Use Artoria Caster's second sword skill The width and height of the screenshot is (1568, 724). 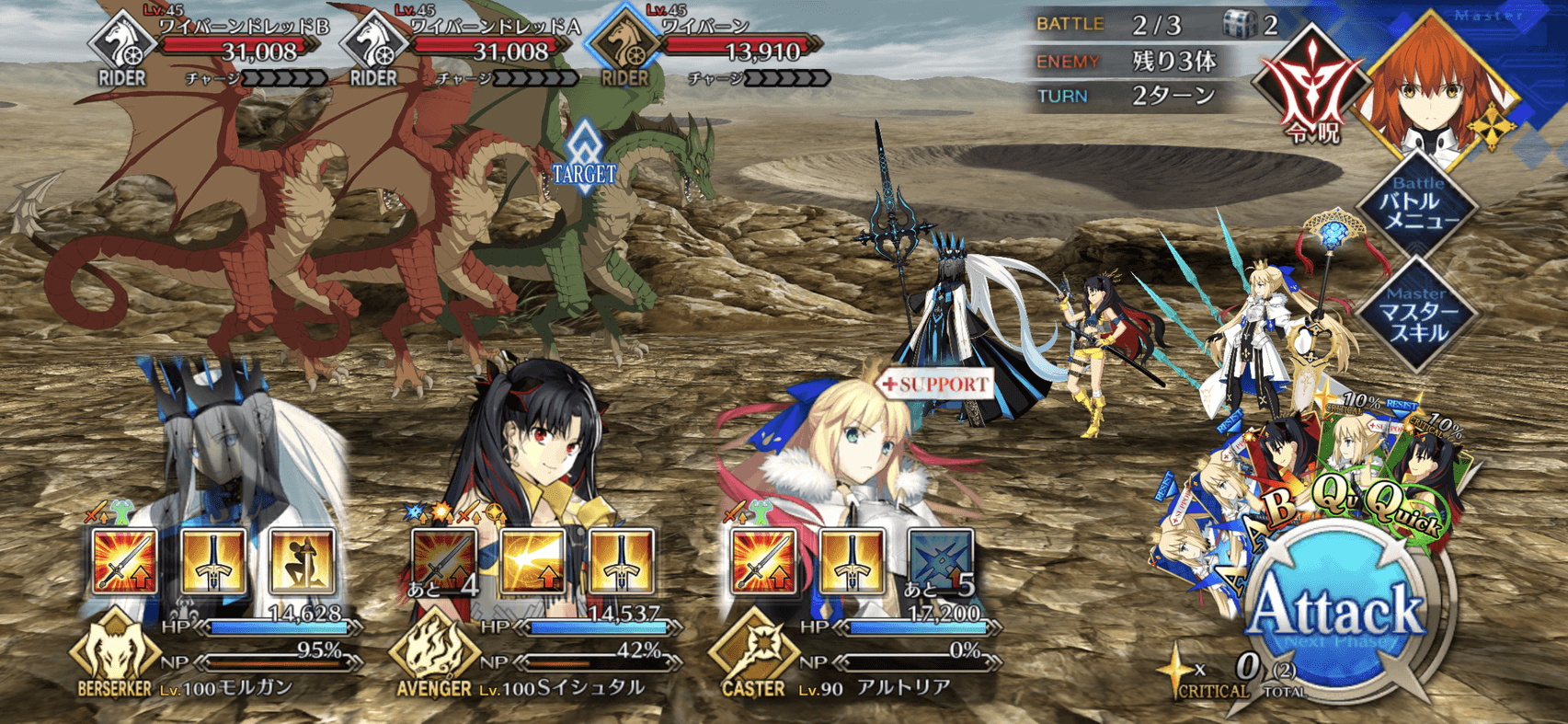[852, 560]
